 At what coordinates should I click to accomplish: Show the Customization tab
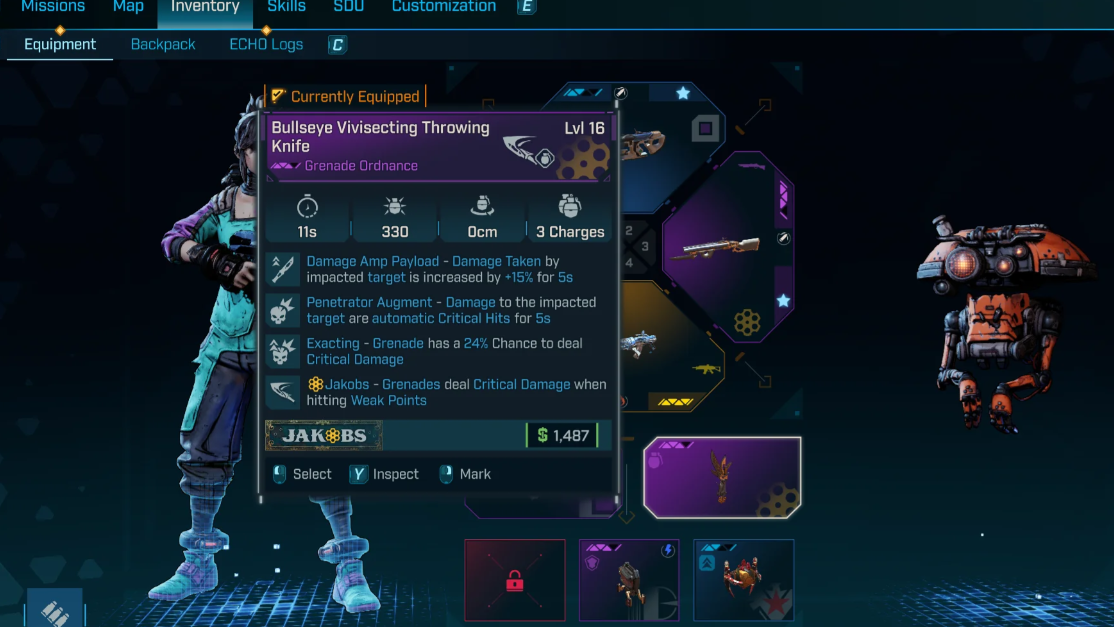click(443, 7)
